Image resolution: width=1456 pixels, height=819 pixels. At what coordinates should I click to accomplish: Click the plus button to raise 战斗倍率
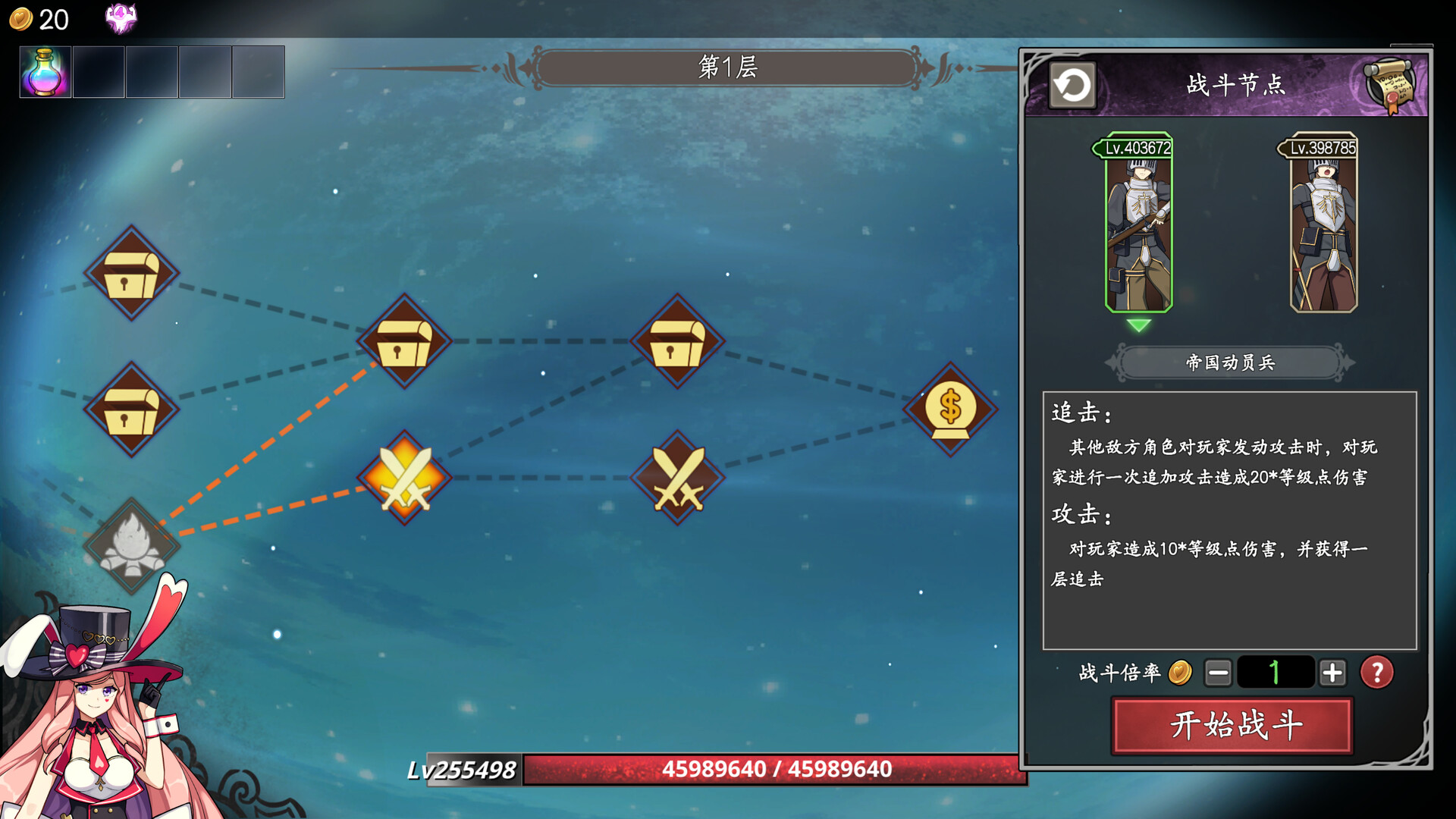click(1332, 671)
